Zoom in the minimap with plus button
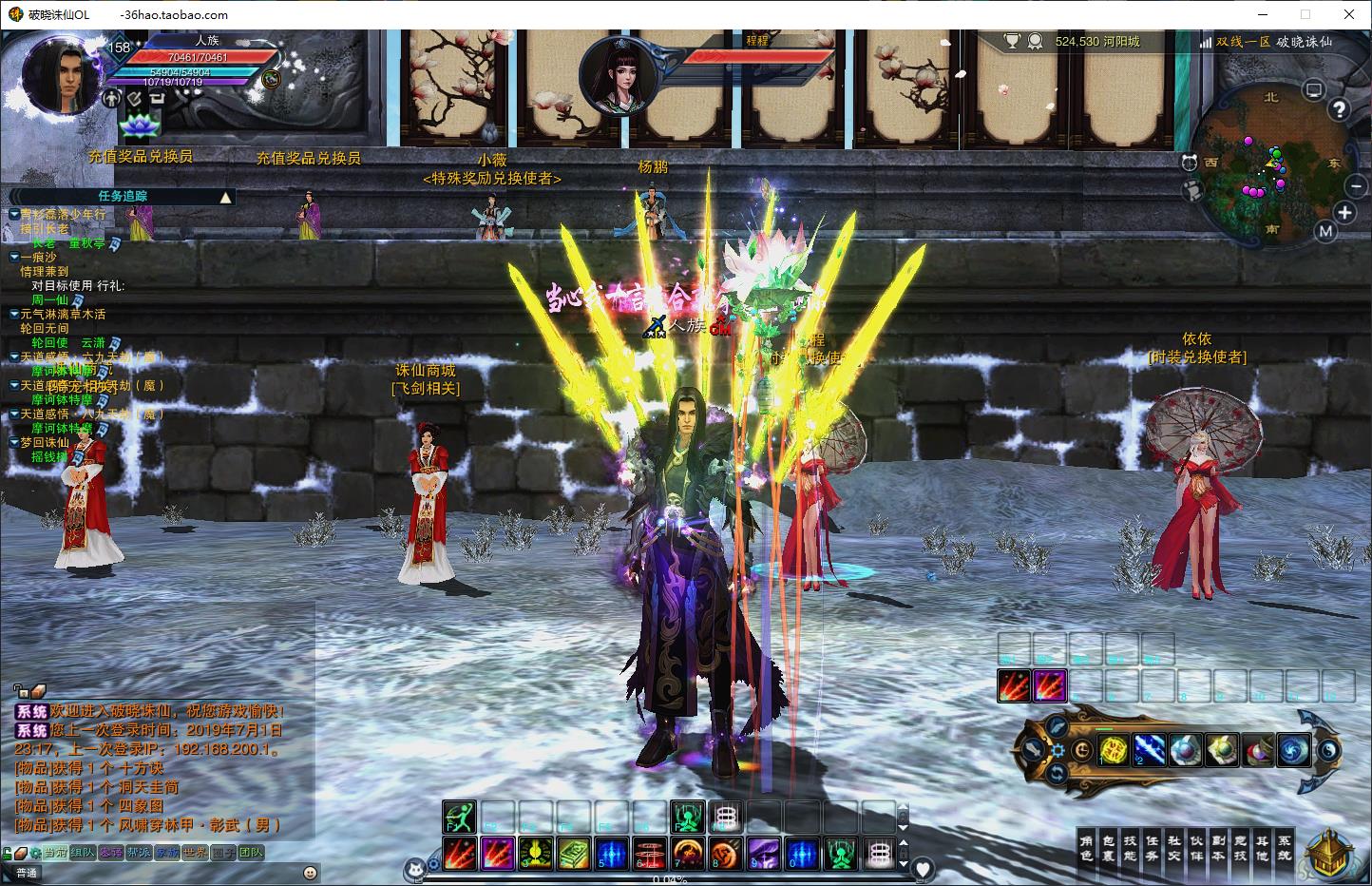This screenshot has height=886, width=1372. pyautogui.click(x=1344, y=213)
